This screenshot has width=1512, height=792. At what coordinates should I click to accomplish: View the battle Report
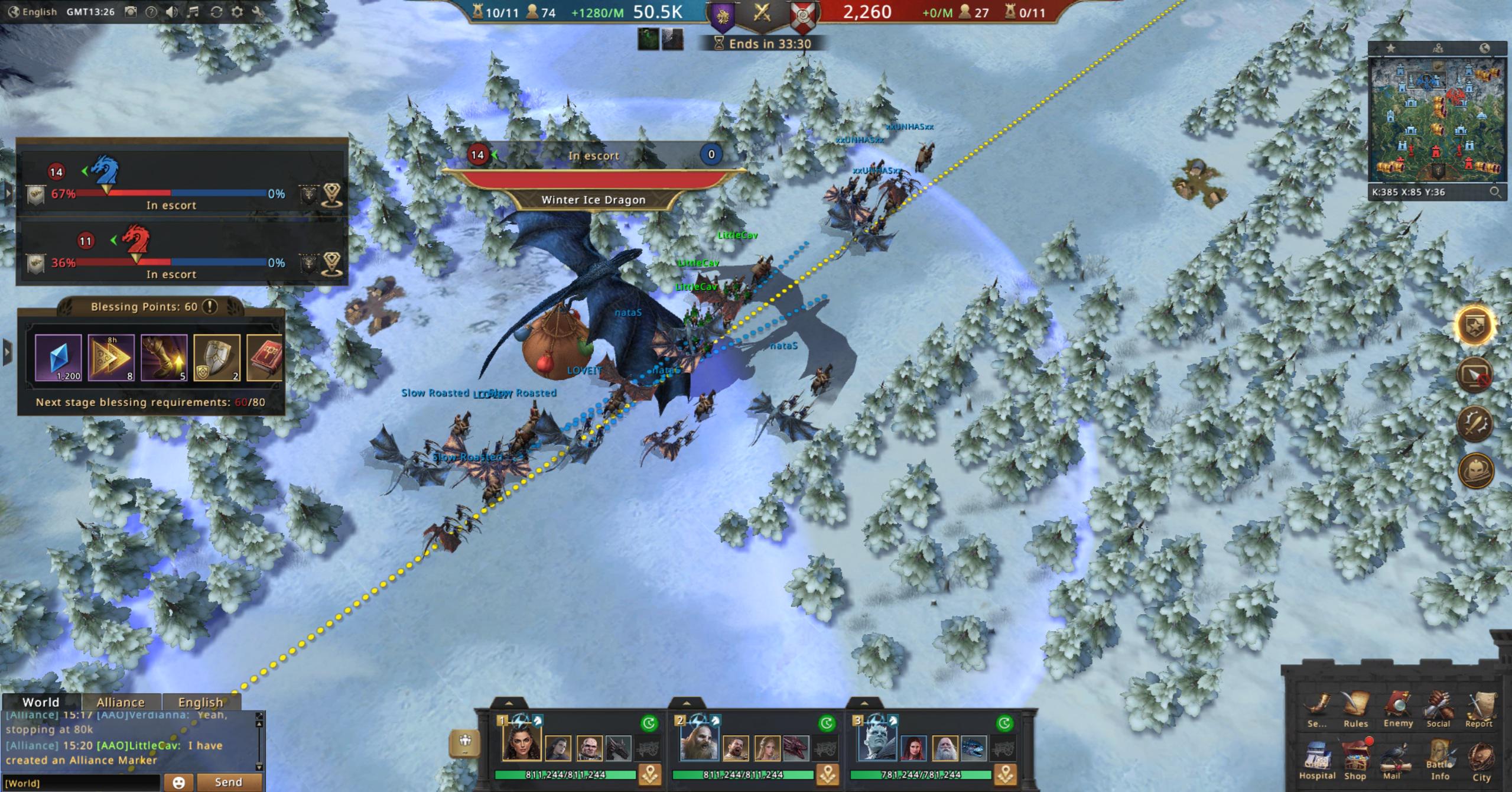(x=1479, y=708)
